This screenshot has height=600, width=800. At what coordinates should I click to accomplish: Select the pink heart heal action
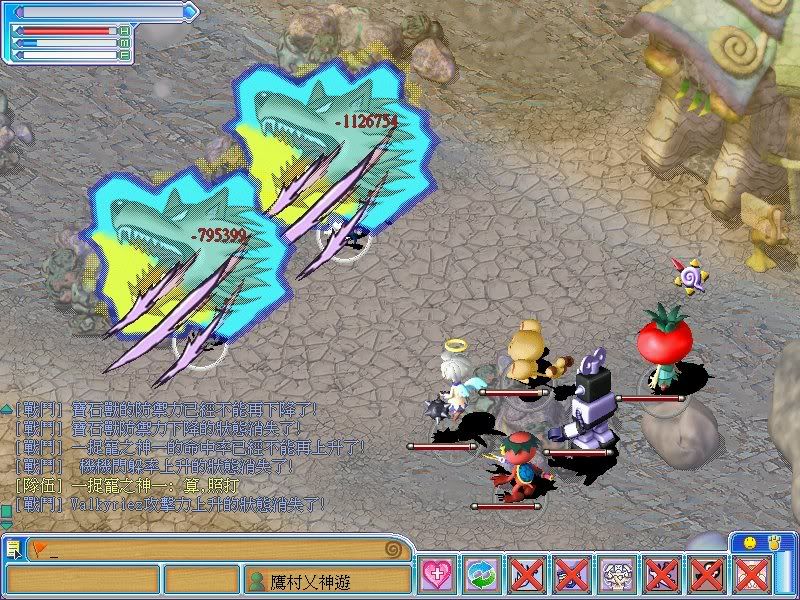click(x=436, y=575)
